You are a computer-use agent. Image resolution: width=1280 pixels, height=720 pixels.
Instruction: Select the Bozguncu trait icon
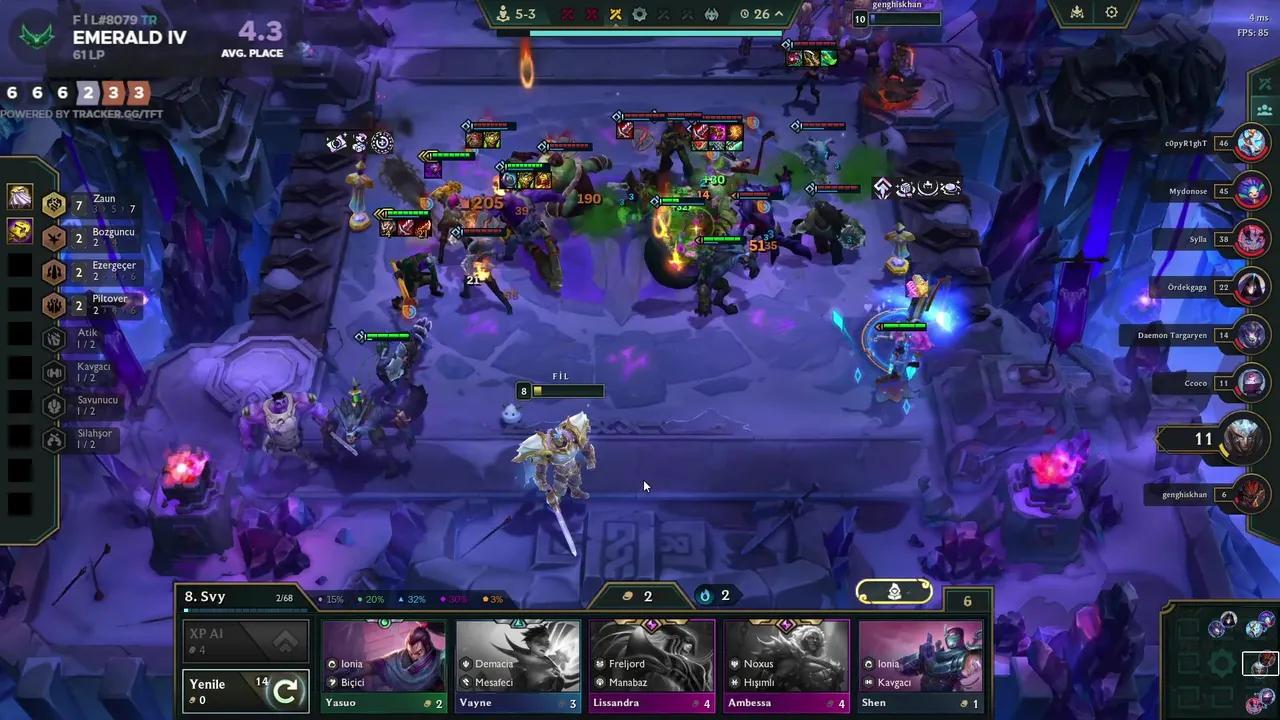54,238
